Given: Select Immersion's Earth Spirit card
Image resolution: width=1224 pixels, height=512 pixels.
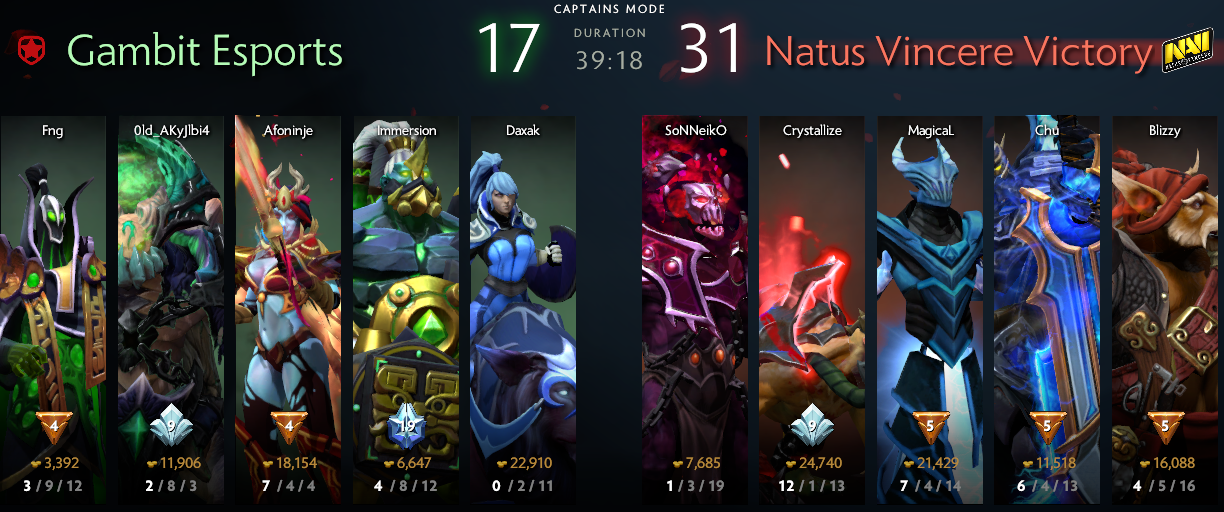Looking at the screenshot, I should pos(406,300).
